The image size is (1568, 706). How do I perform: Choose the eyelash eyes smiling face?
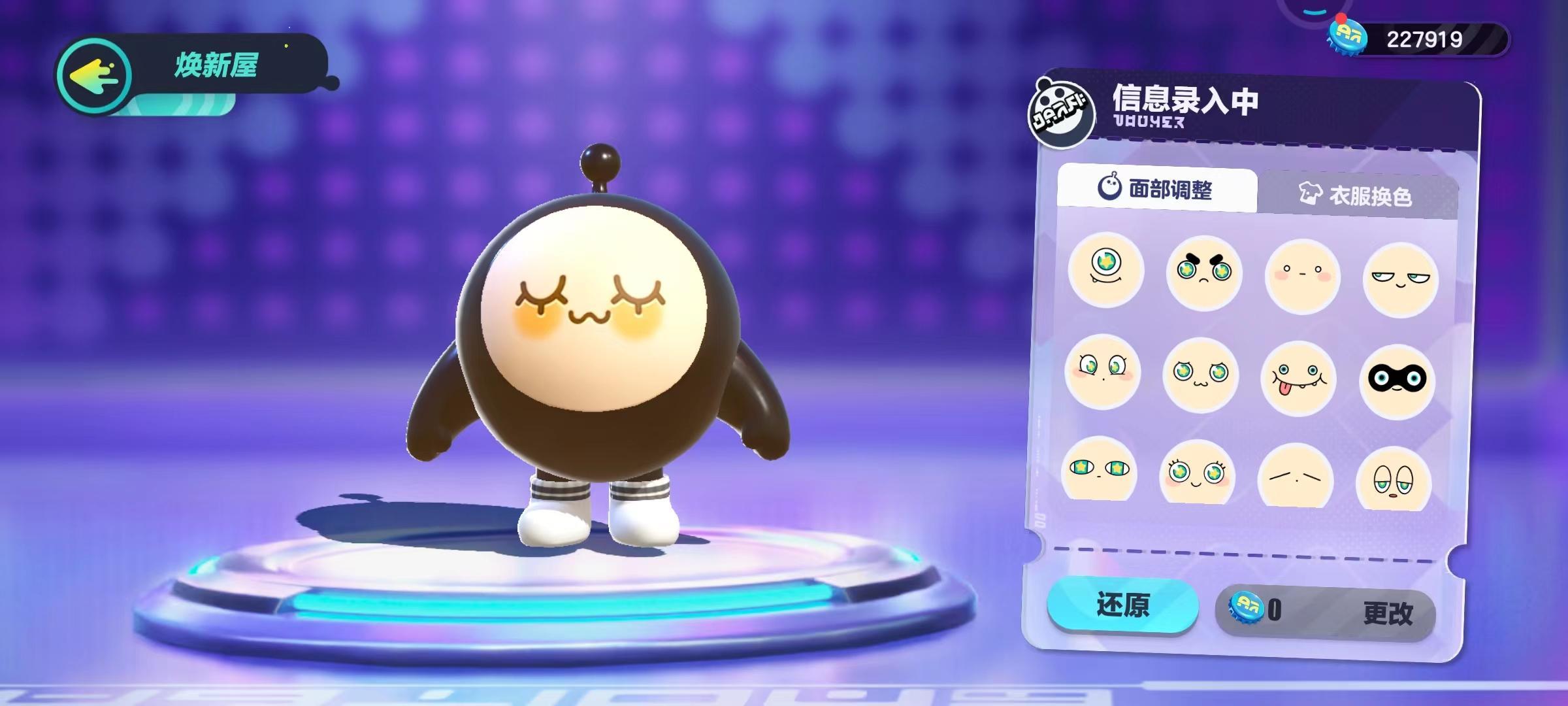pyautogui.click(x=1197, y=473)
